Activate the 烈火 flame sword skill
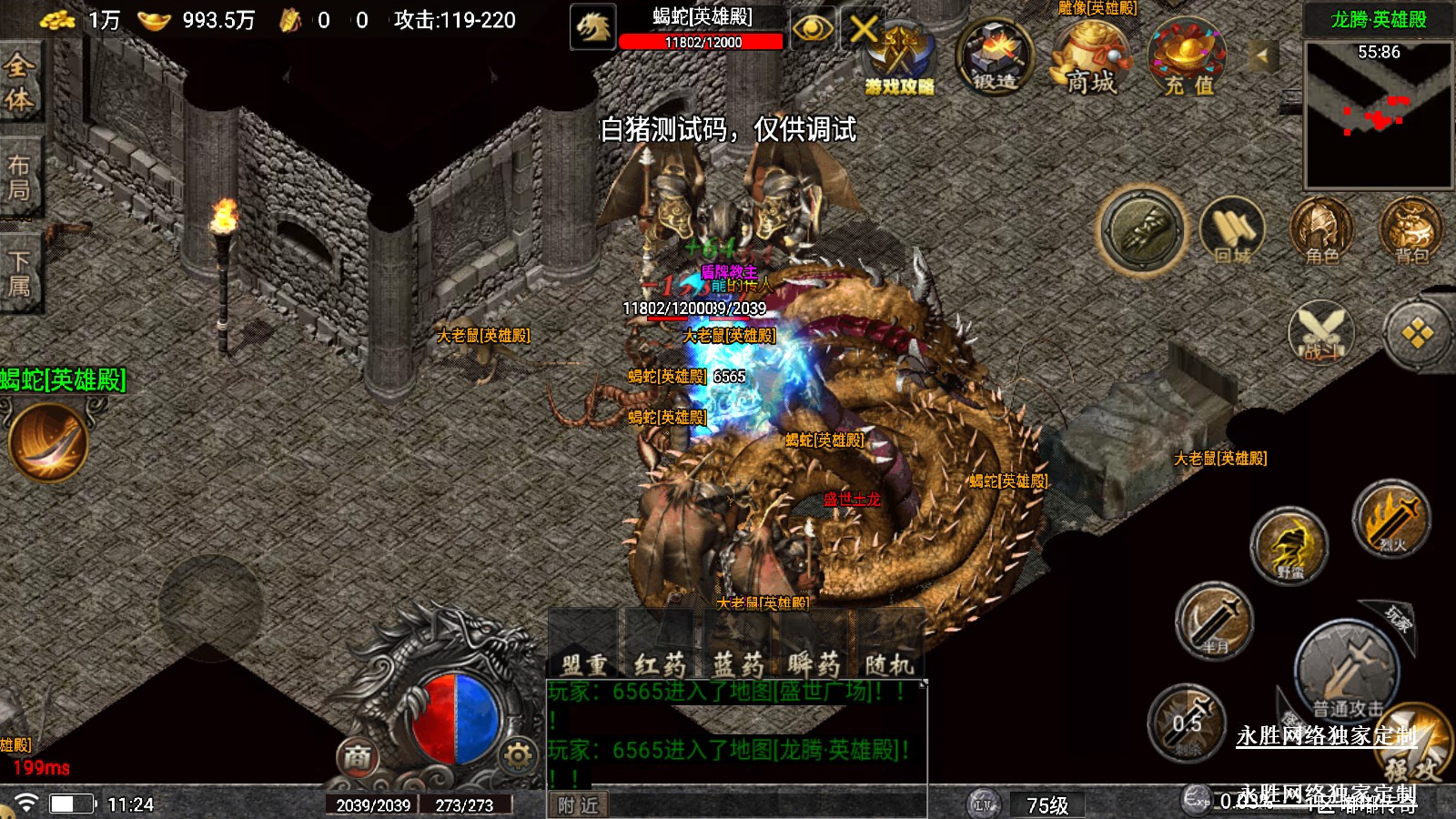Image resolution: width=1456 pixels, height=819 pixels. [x=1390, y=521]
